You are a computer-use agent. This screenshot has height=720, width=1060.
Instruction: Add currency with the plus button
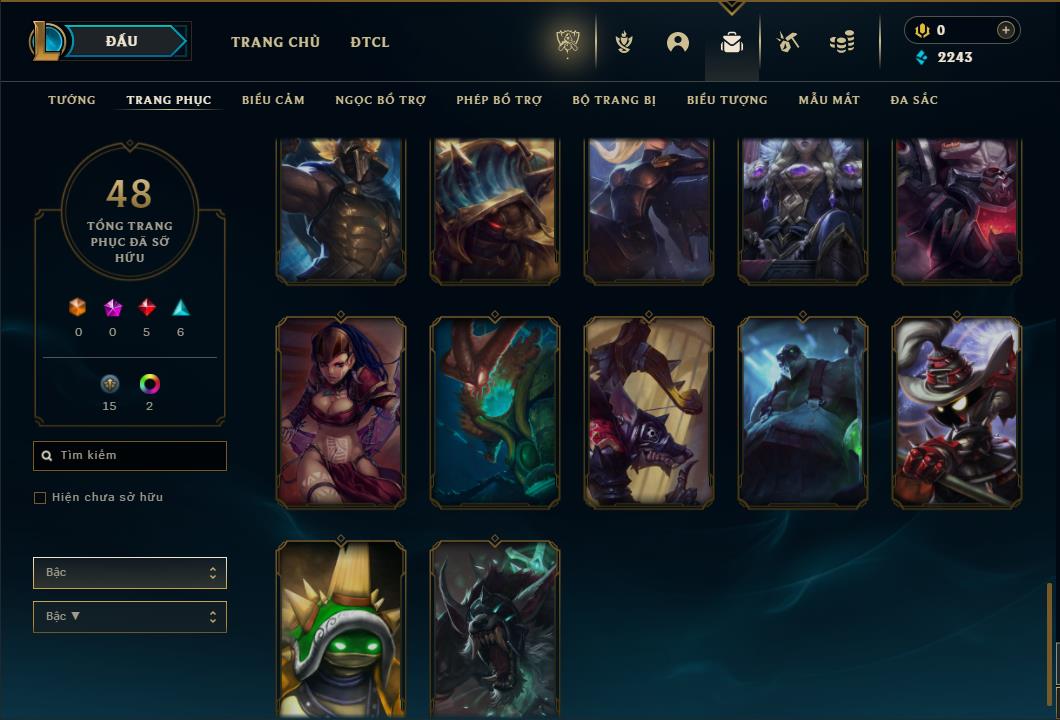(x=1006, y=30)
